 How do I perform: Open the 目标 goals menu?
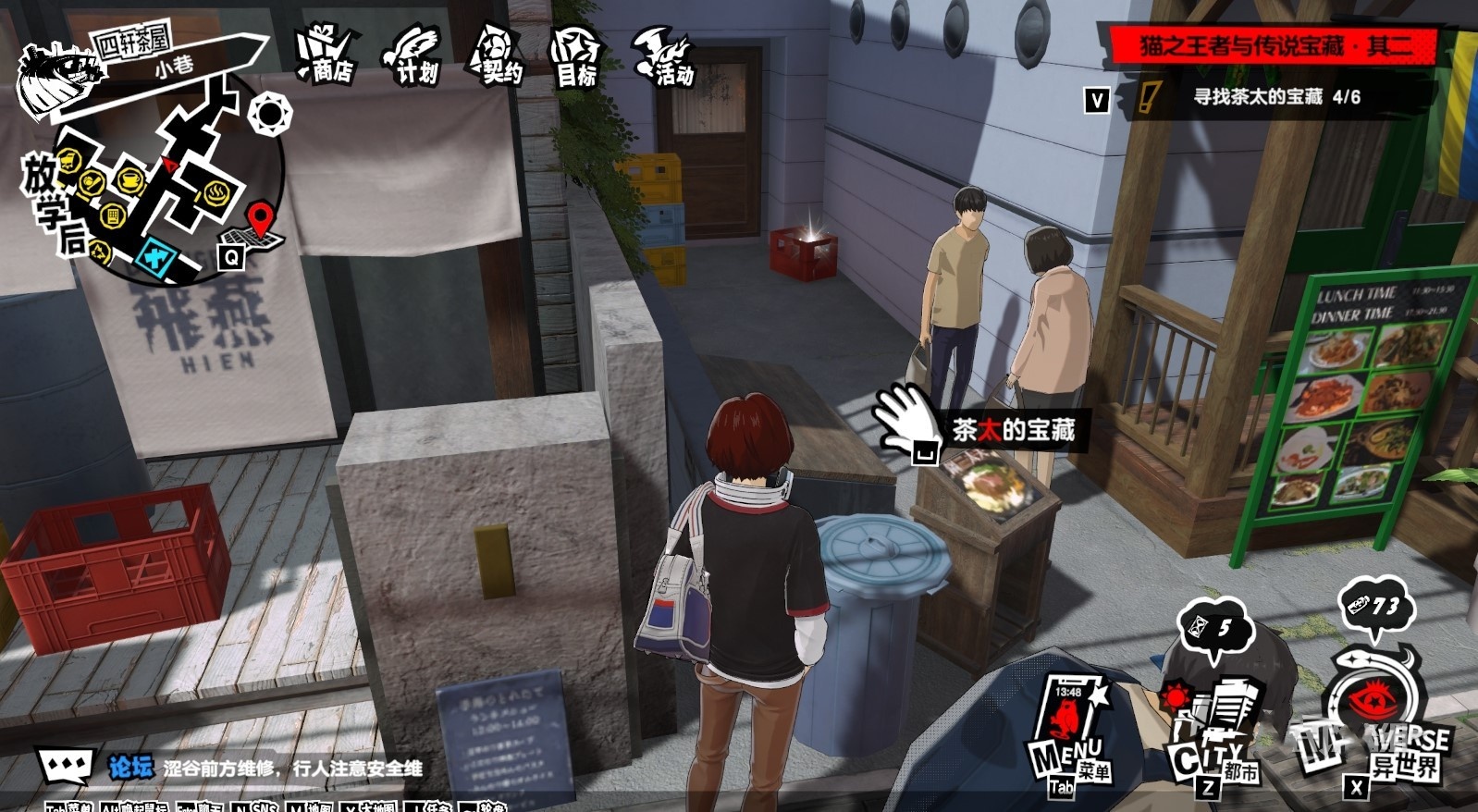coord(575,58)
